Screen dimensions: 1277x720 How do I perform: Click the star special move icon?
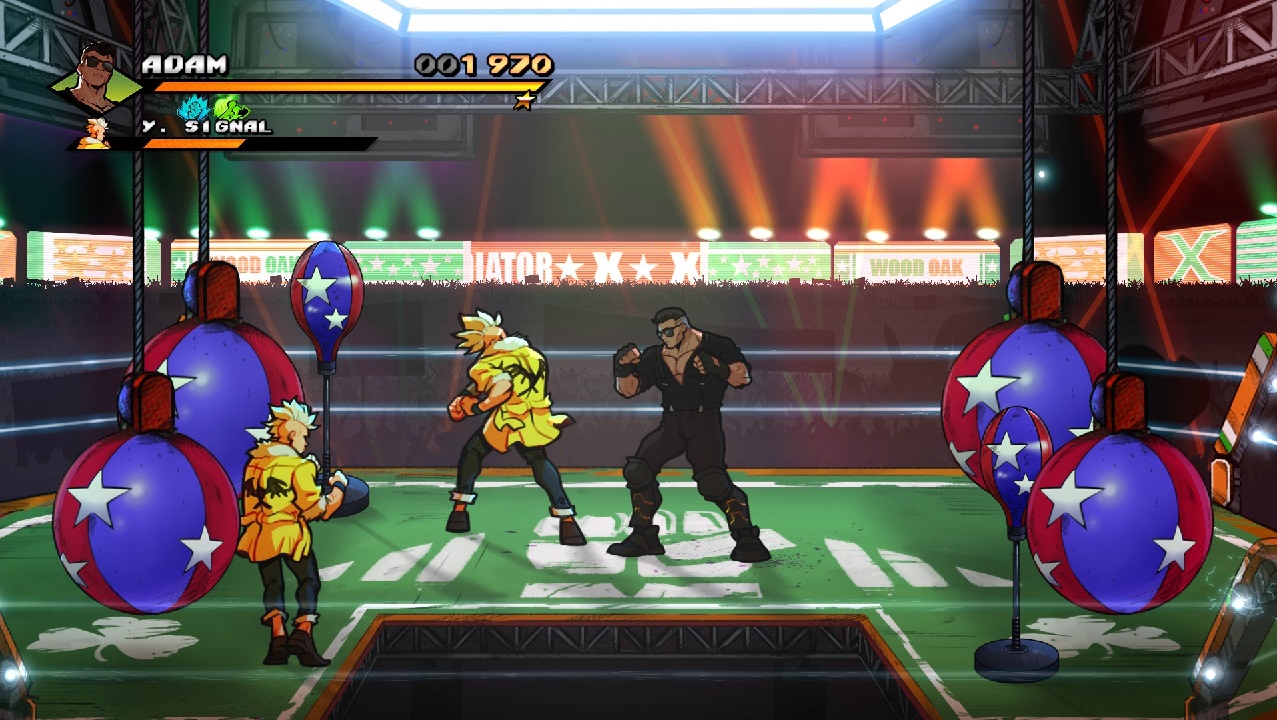[523, 100]
